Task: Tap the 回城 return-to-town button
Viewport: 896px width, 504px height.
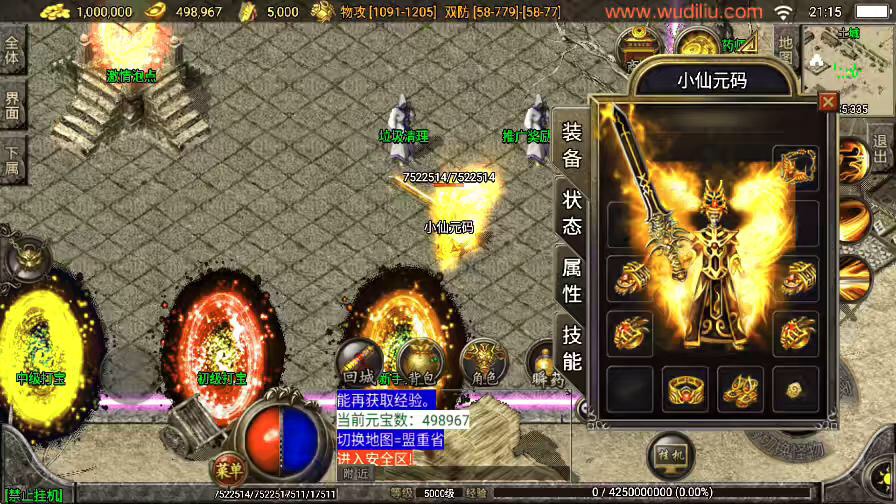Action: point(359,364)
